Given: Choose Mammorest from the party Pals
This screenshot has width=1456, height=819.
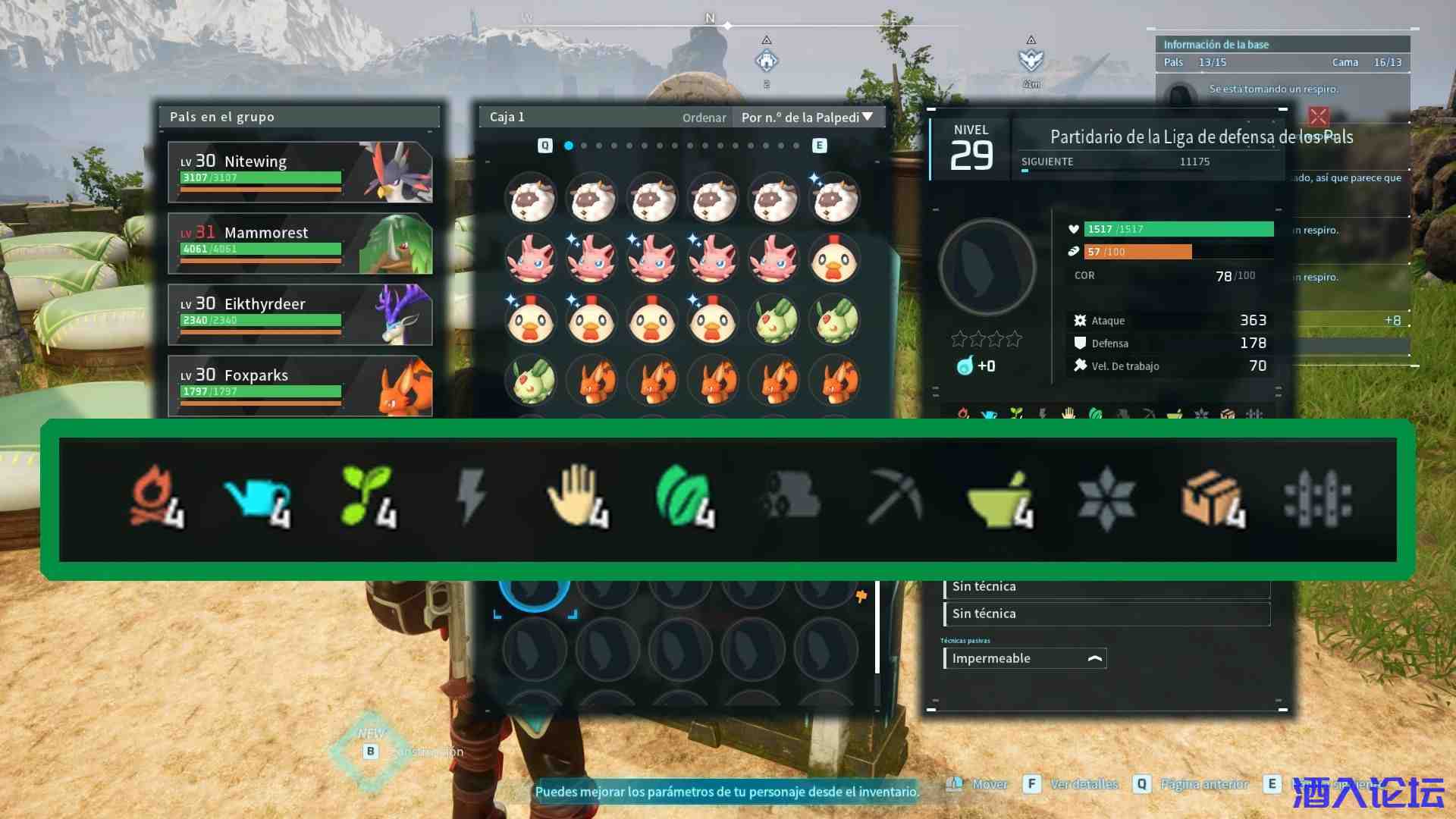Looking at the screenshot, I should tap(300, 243).
